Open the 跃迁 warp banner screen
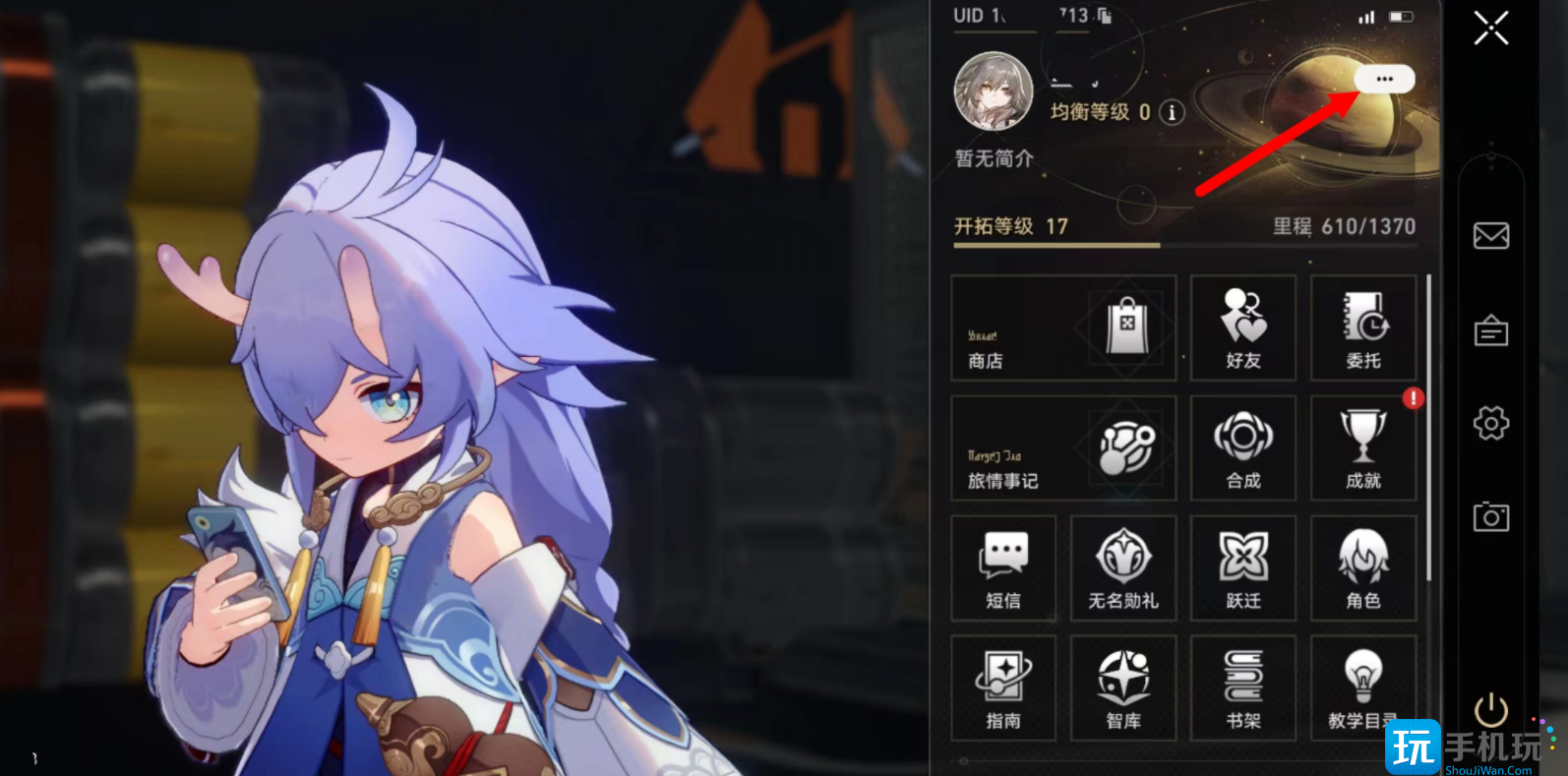This screenshot has height=776, width=1568. click(1242, 567)
